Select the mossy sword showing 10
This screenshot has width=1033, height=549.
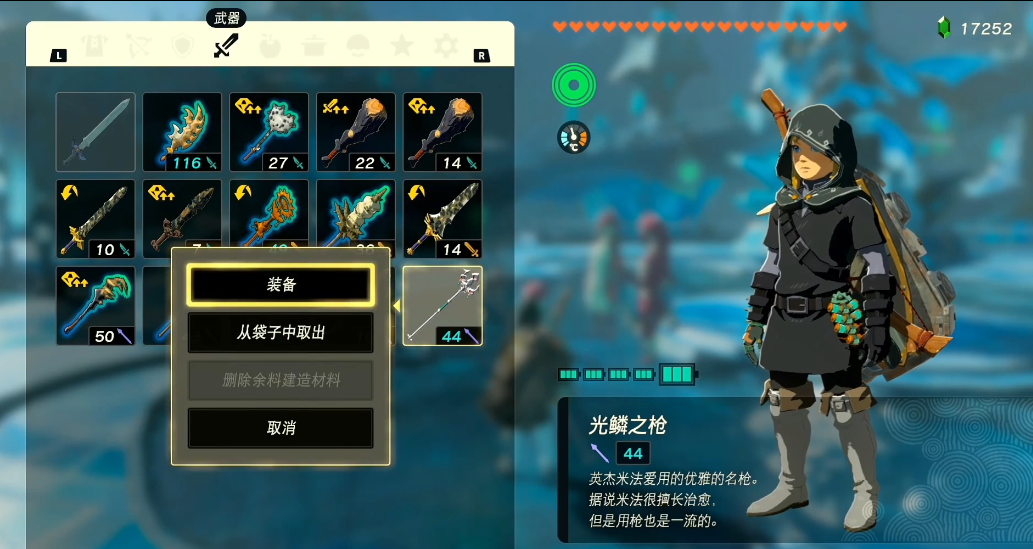click(95, 219)
